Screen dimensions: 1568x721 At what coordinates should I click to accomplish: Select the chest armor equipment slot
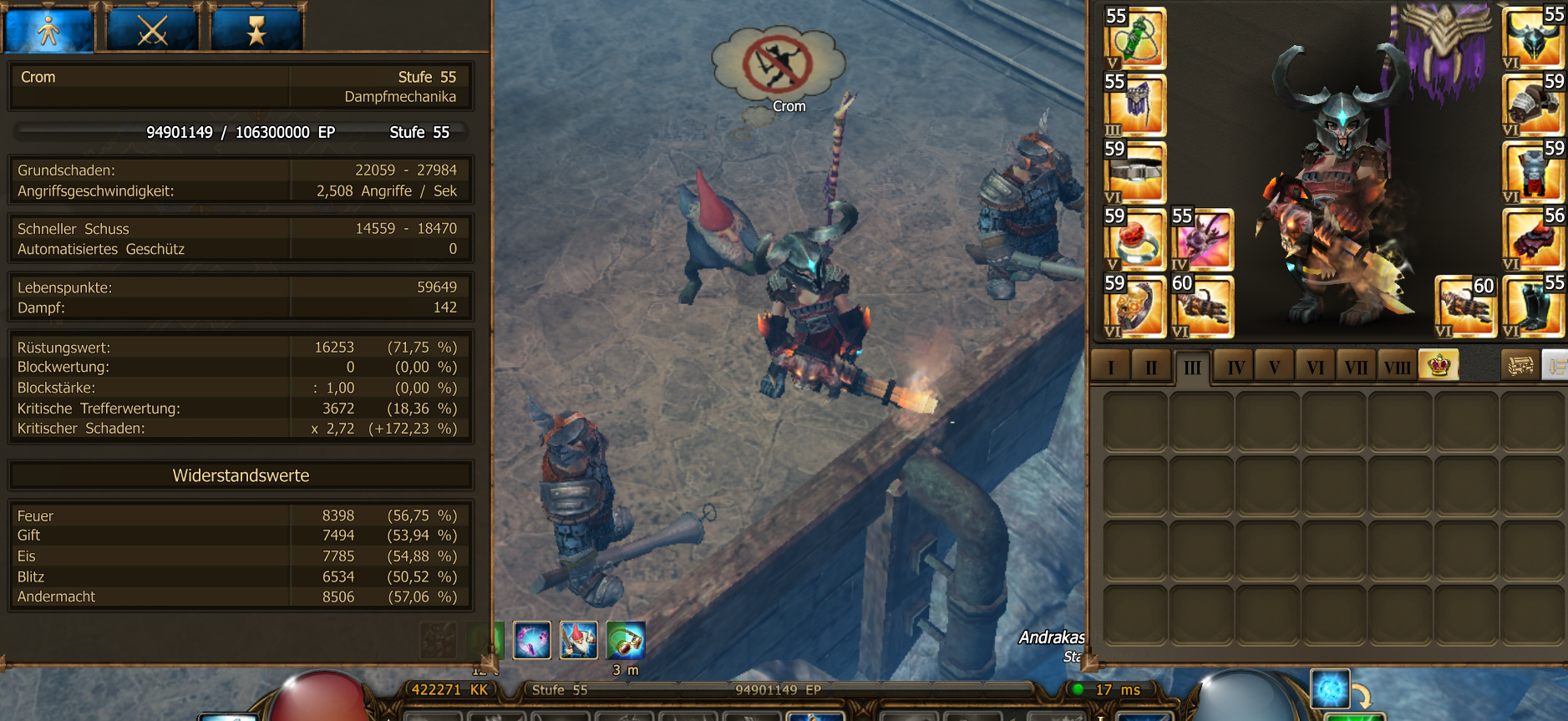(x=1533, y=172)
